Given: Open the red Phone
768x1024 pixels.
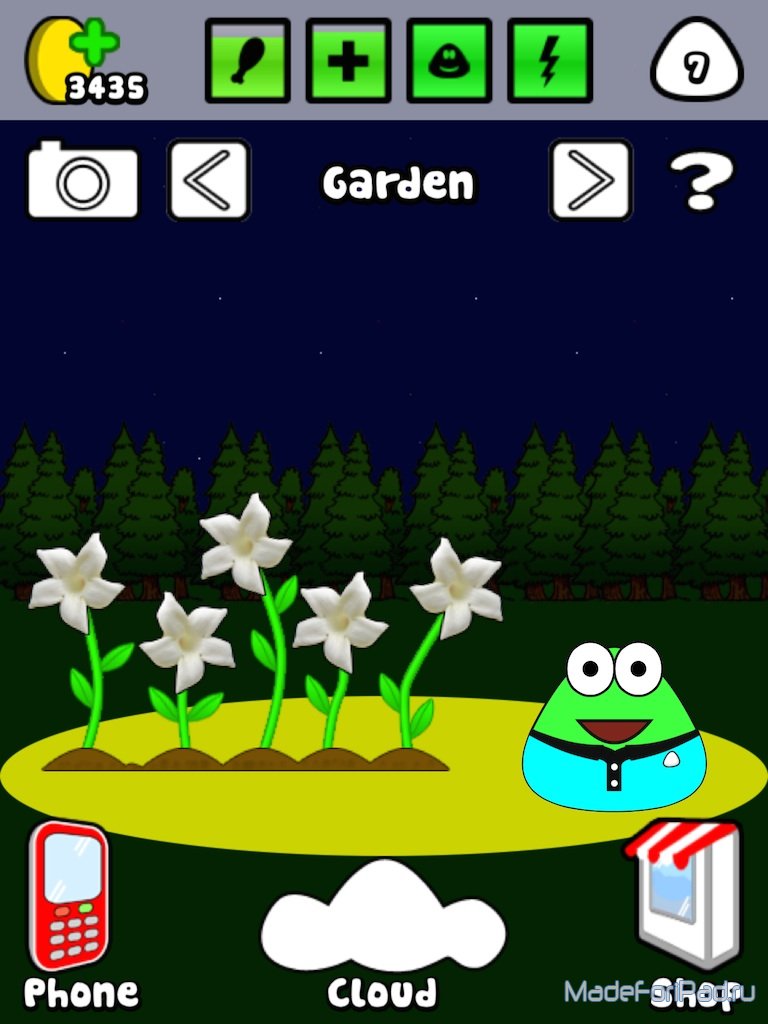Looking at the screenshot, I should point(70,897).
